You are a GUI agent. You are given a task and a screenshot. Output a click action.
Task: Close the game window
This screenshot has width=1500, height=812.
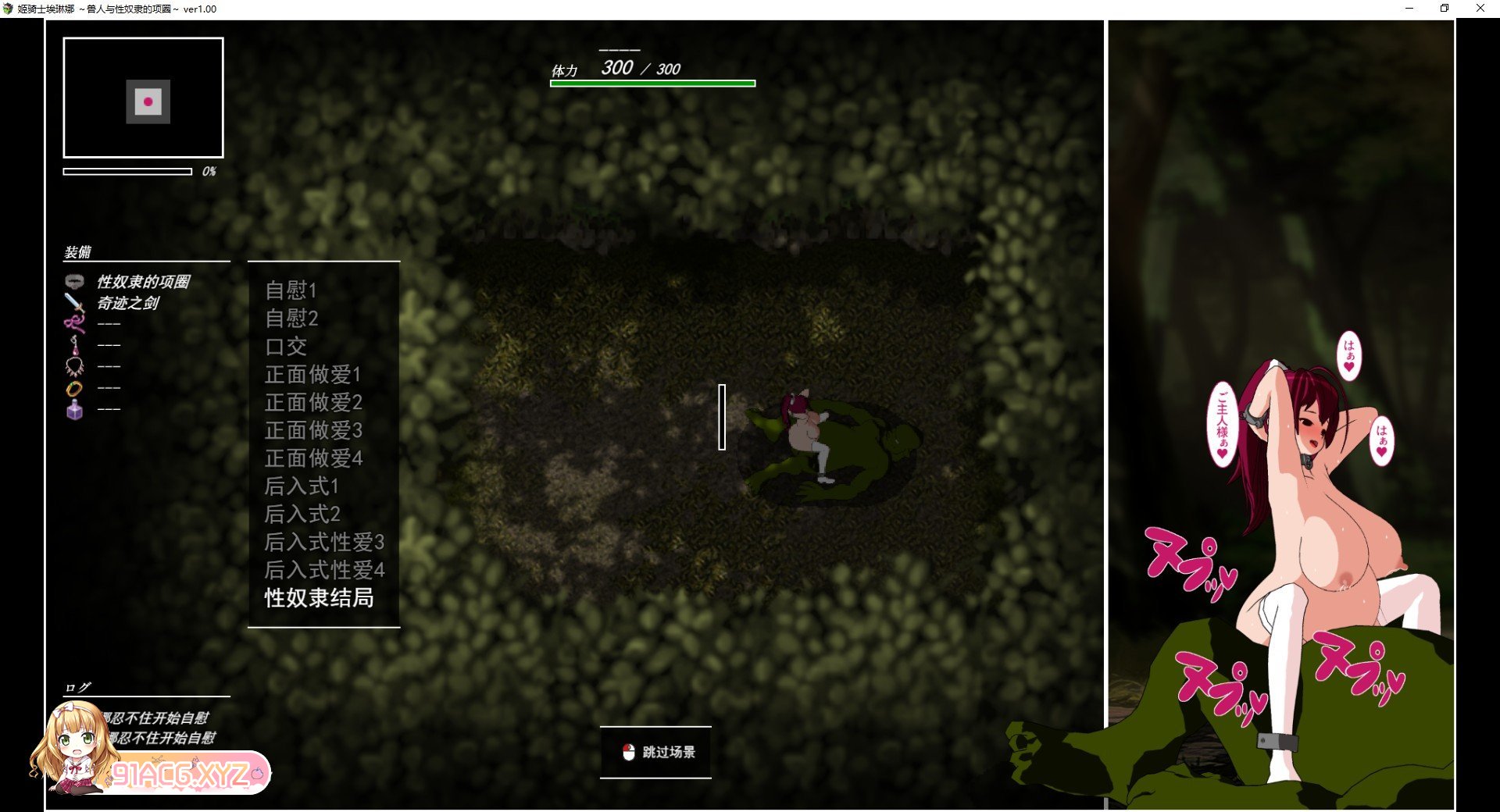tap(1480, 9)
